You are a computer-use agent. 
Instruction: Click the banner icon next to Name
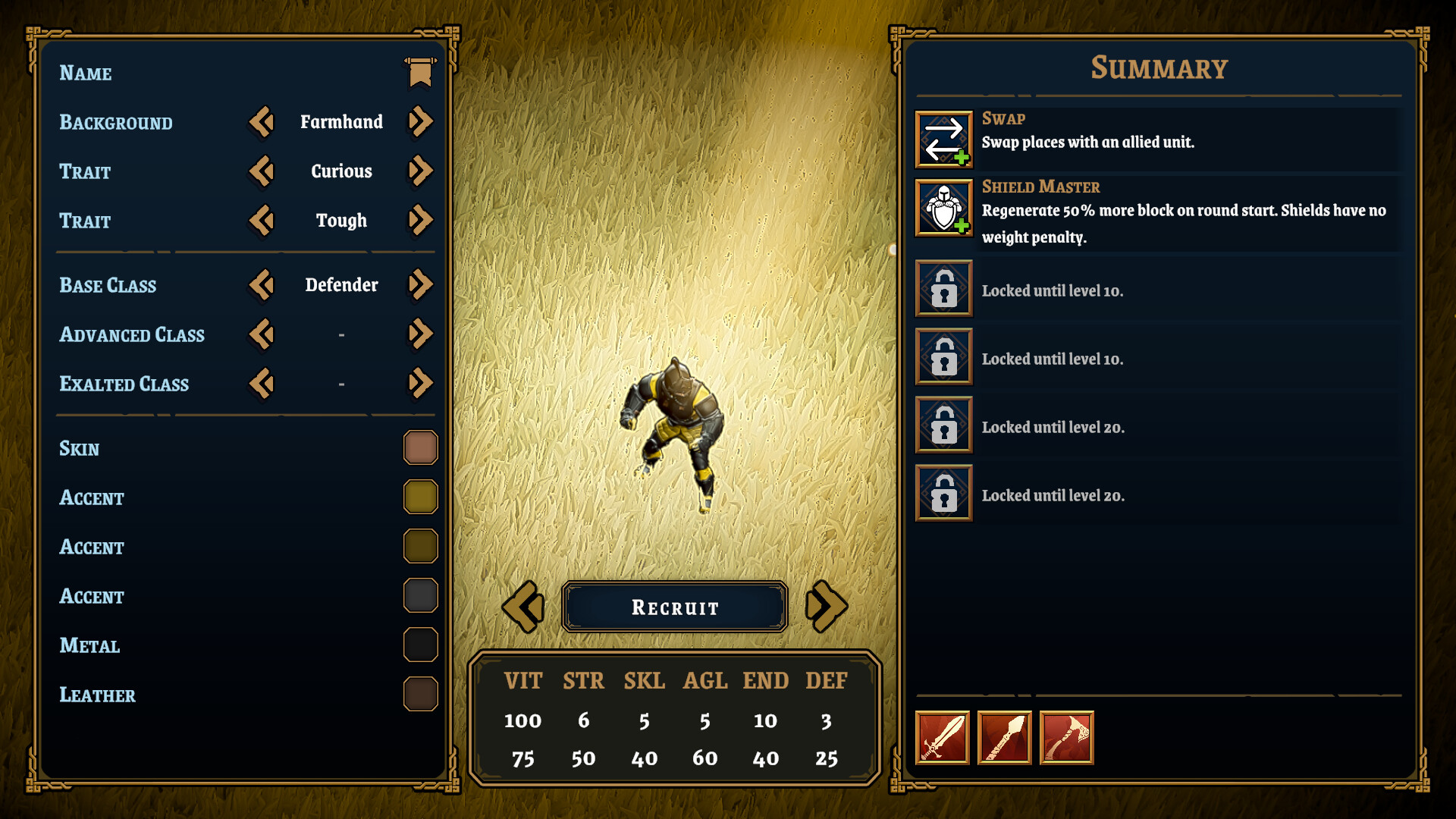click(x=419, y=71)
